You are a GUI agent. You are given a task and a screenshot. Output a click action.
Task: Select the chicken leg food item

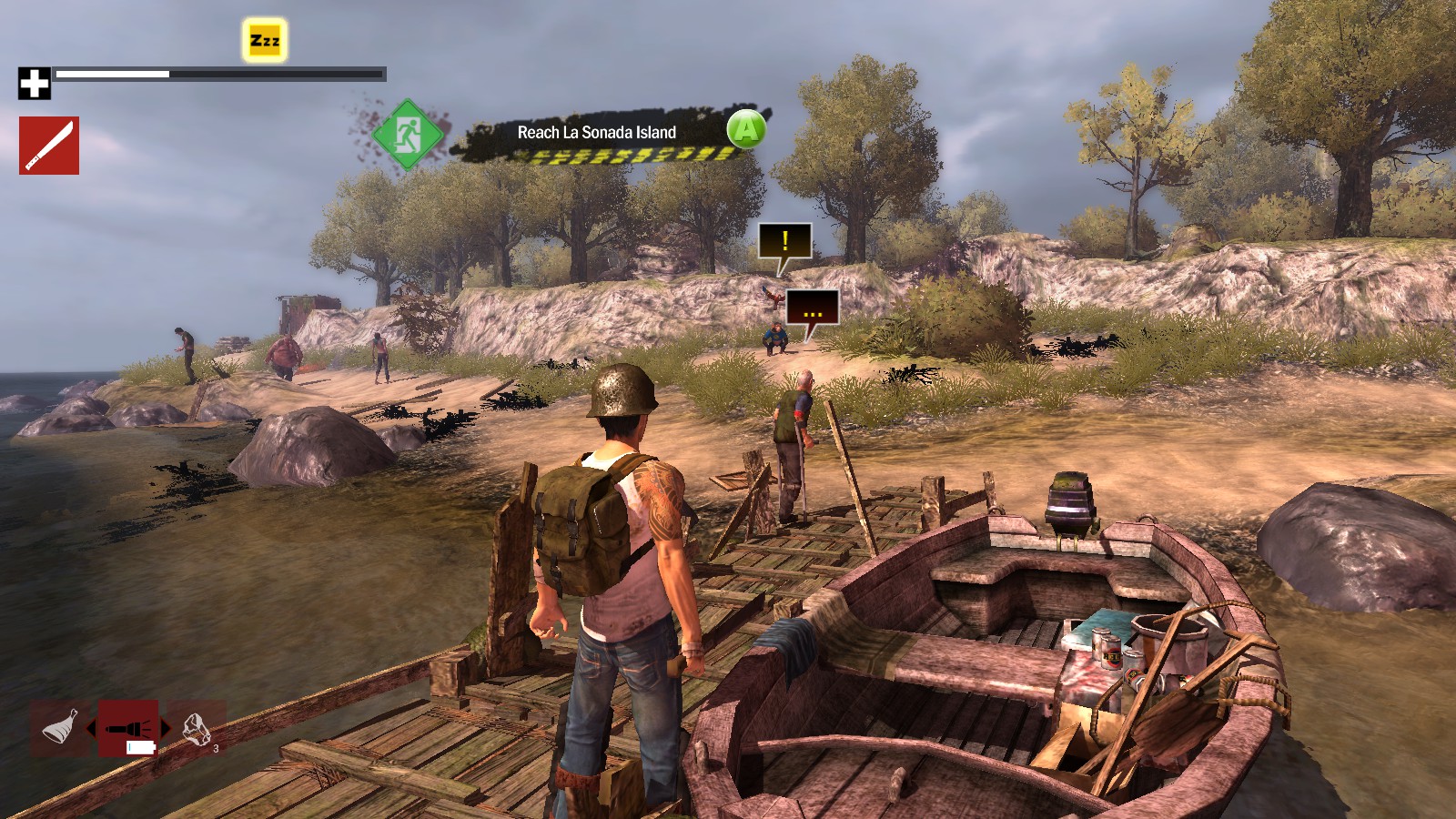pyautogui.click(x=57, y=726)
